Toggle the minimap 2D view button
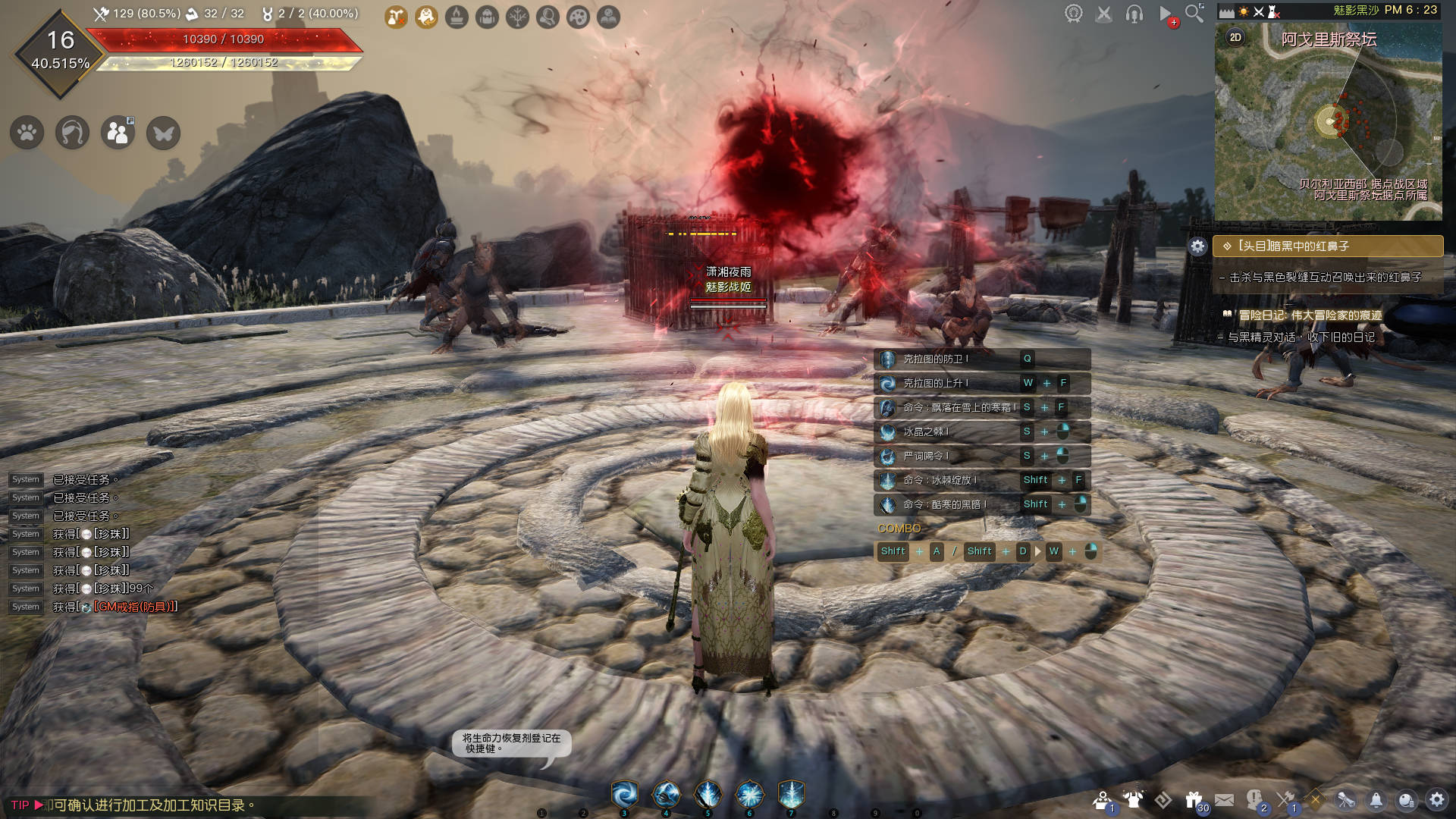The image size is (1456, 819). (x=1235, y=37)
